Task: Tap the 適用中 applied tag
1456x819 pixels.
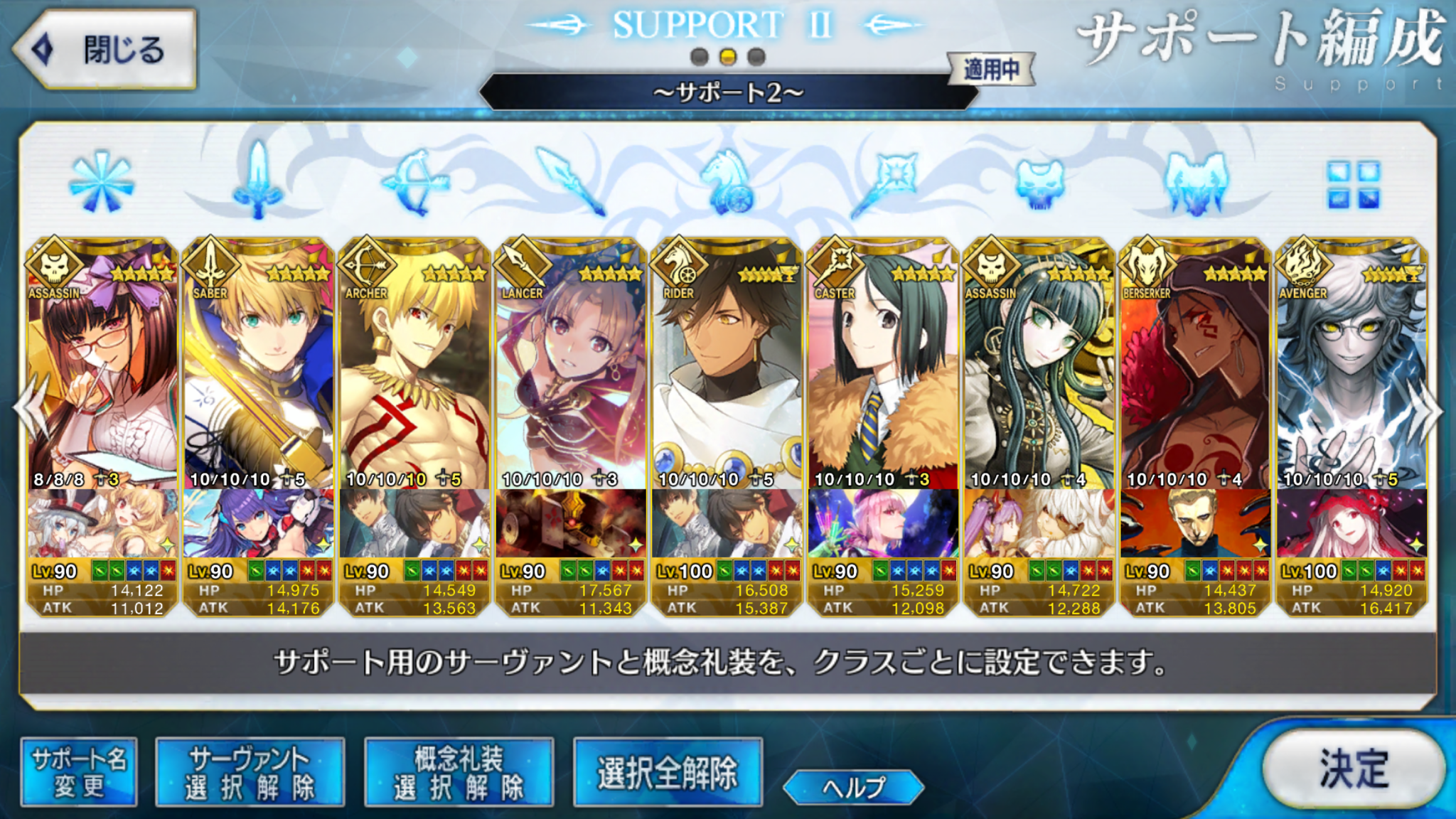Action: (991, 70)
